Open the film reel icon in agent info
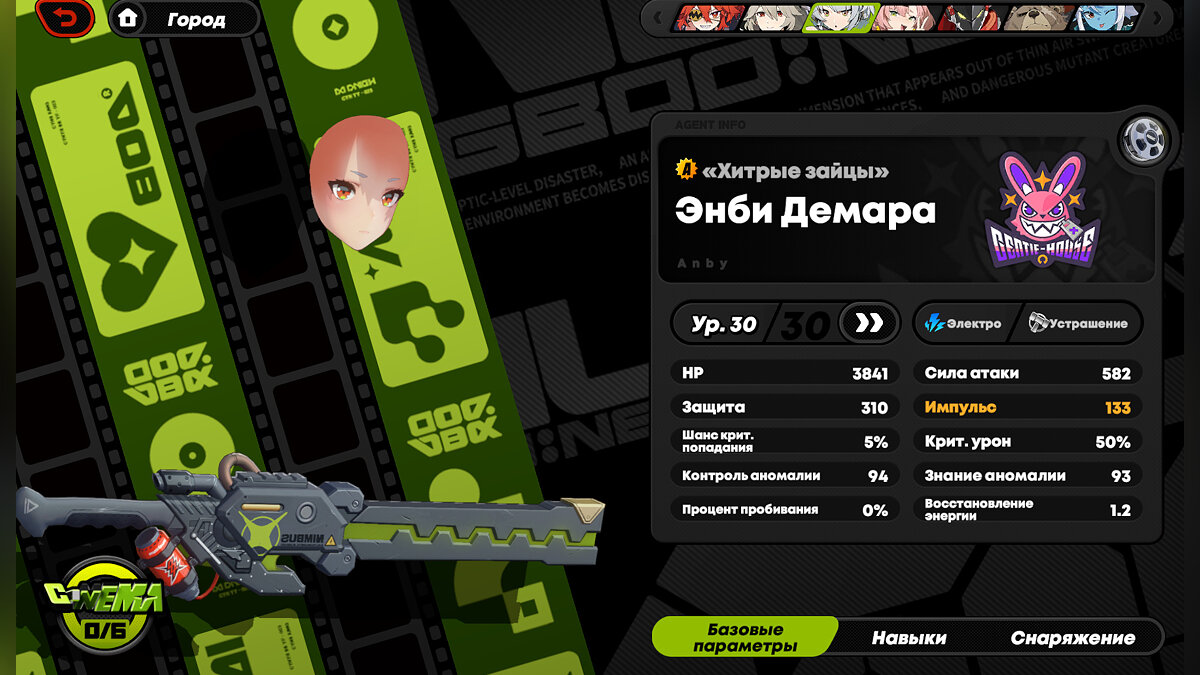The image size is (1200, 675). [x=1138, y=140]
